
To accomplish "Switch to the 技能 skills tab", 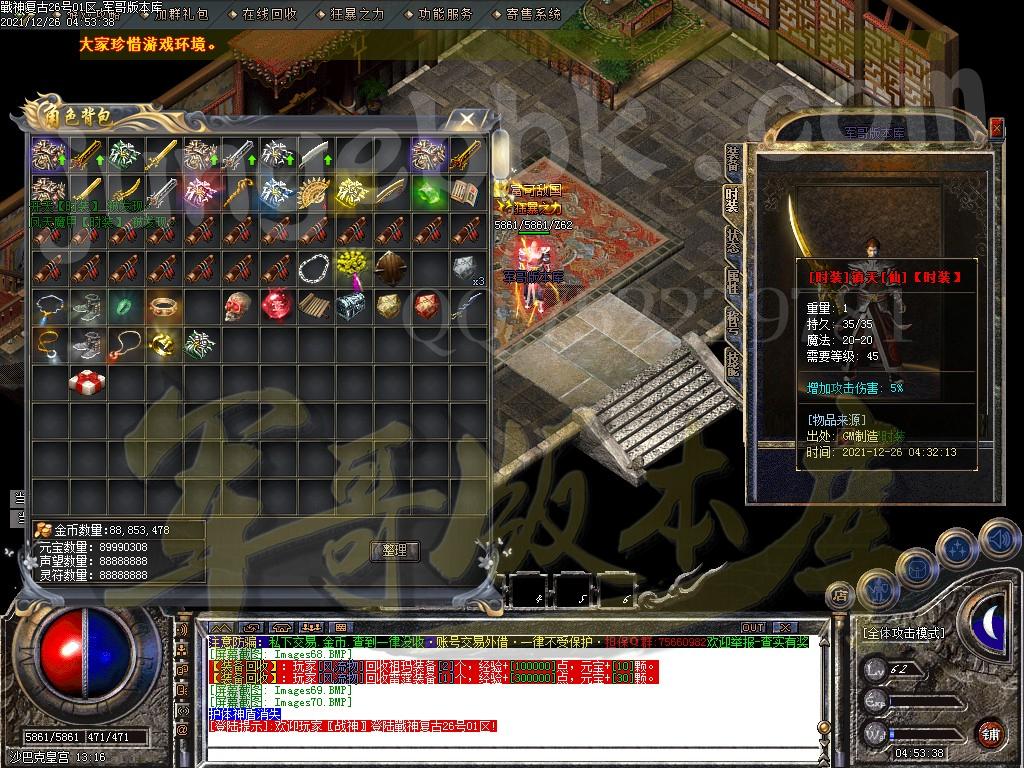I will [x=732, y=365].
